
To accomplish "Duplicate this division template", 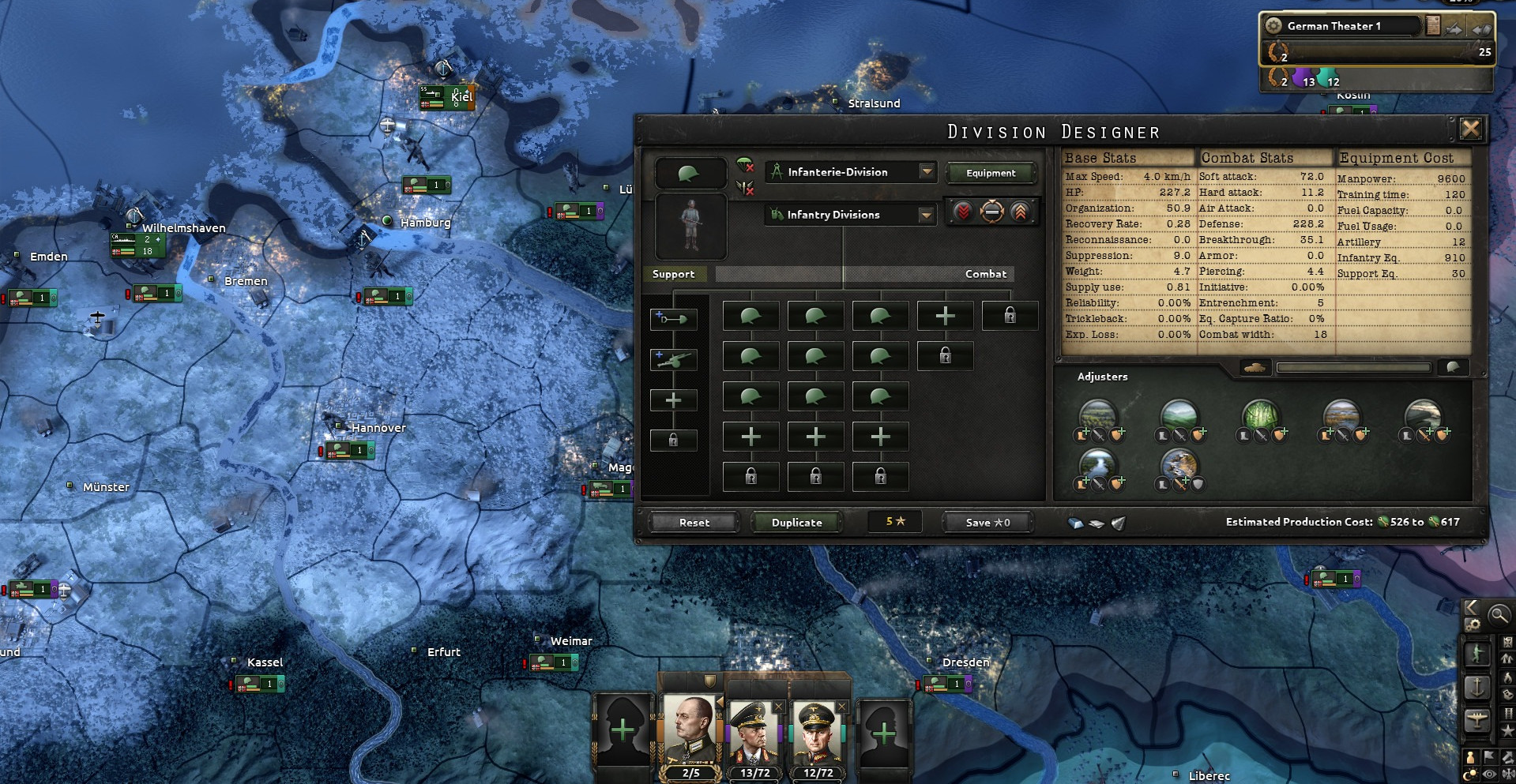I will 796,522.
